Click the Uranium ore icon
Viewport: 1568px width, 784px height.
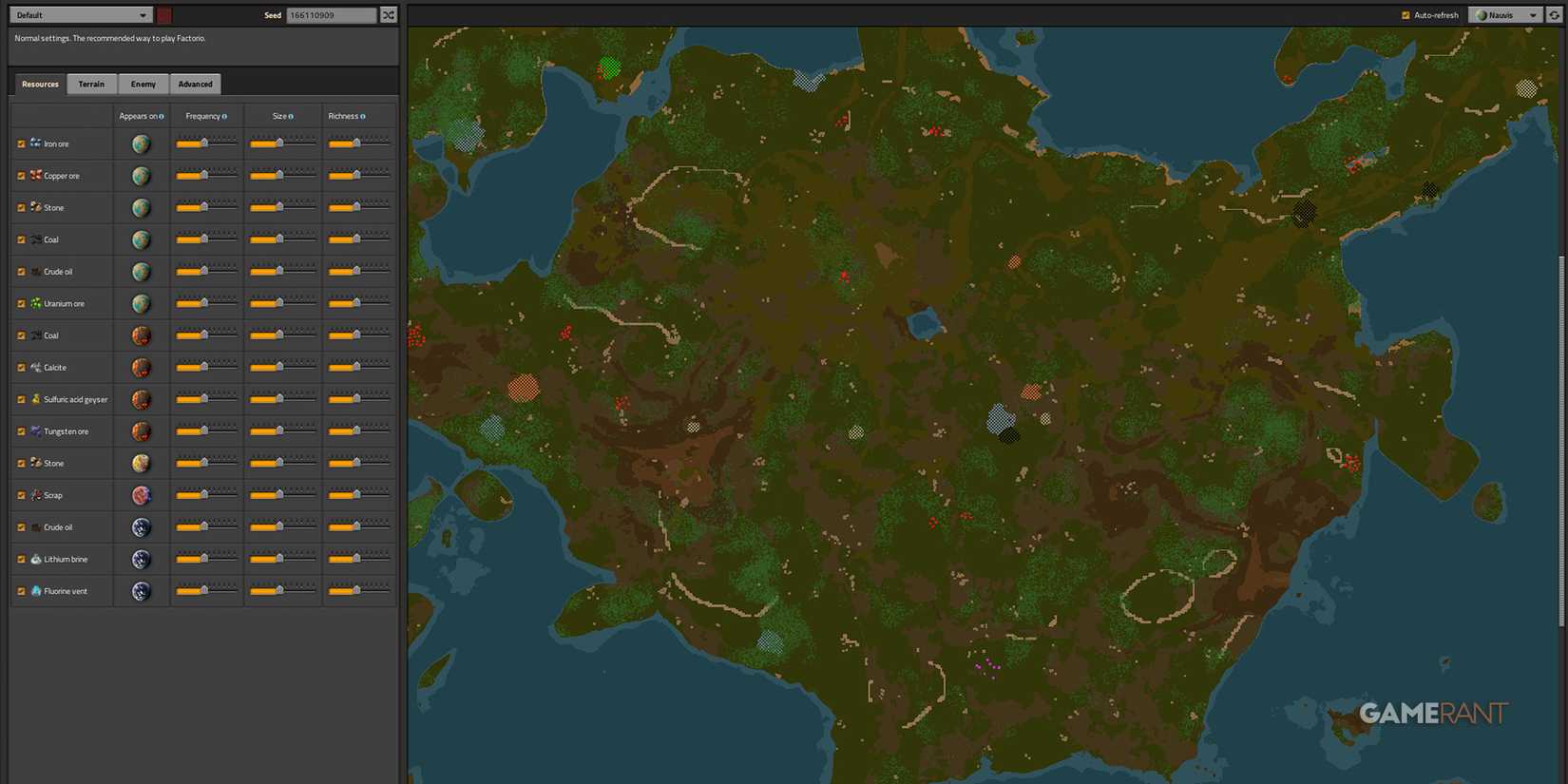(36, 303)
